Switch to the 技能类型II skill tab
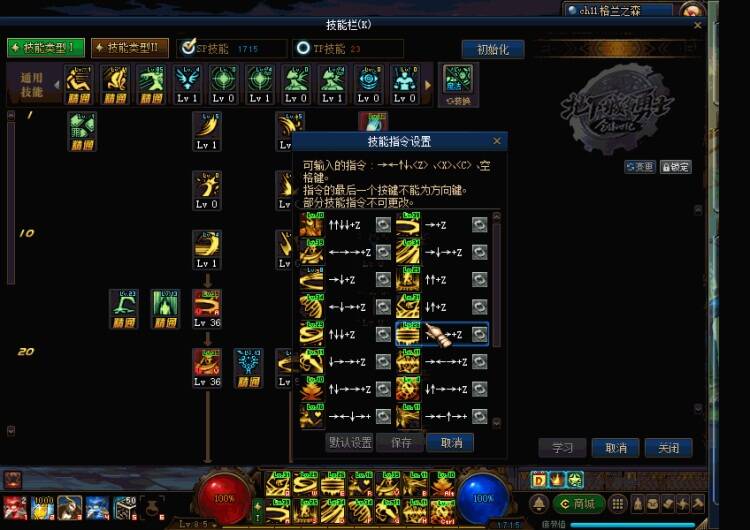This screenshot has height=530, width=750. pos(129,48)
